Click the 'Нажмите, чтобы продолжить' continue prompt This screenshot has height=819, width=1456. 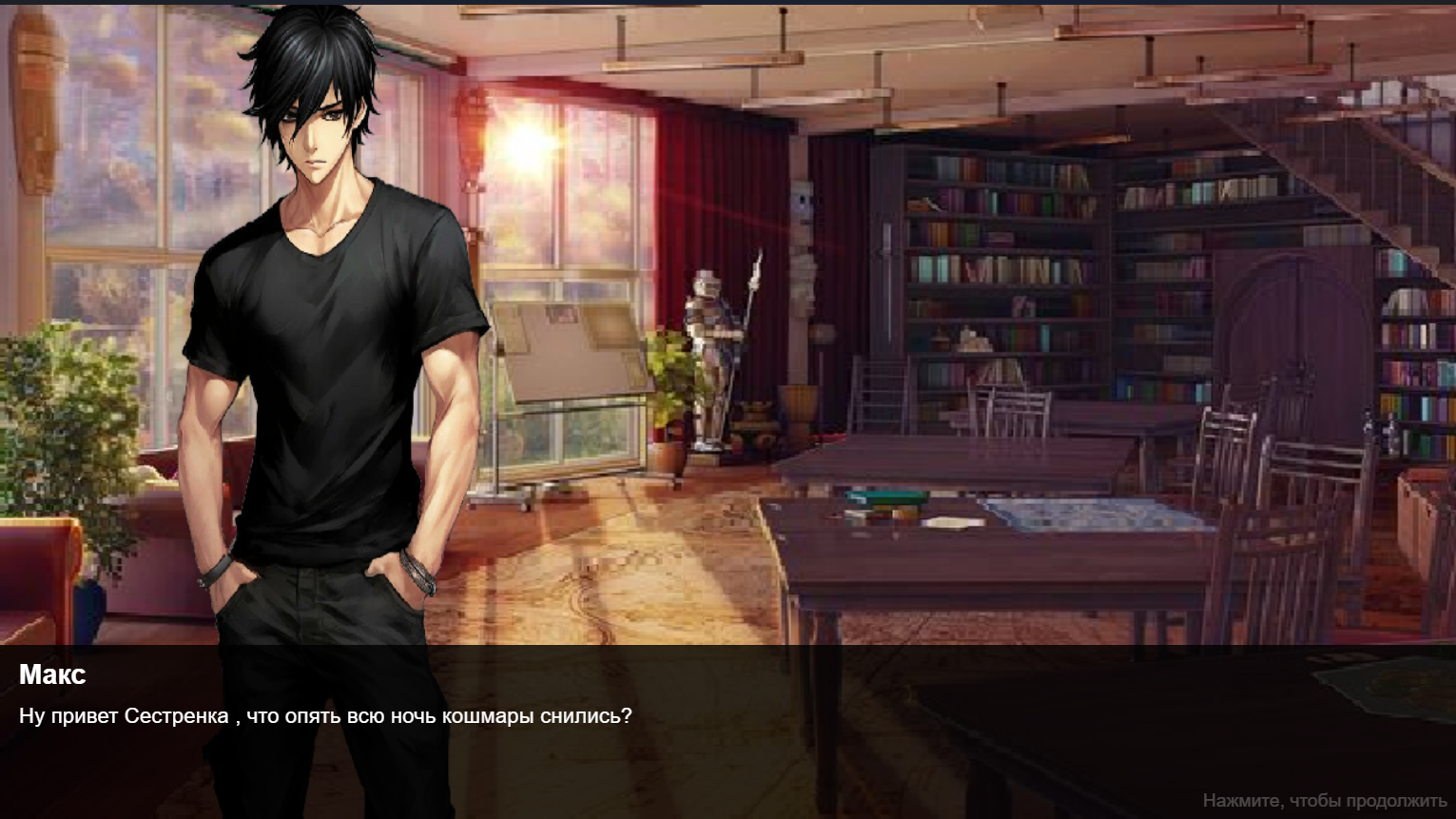click(1324, 801)
